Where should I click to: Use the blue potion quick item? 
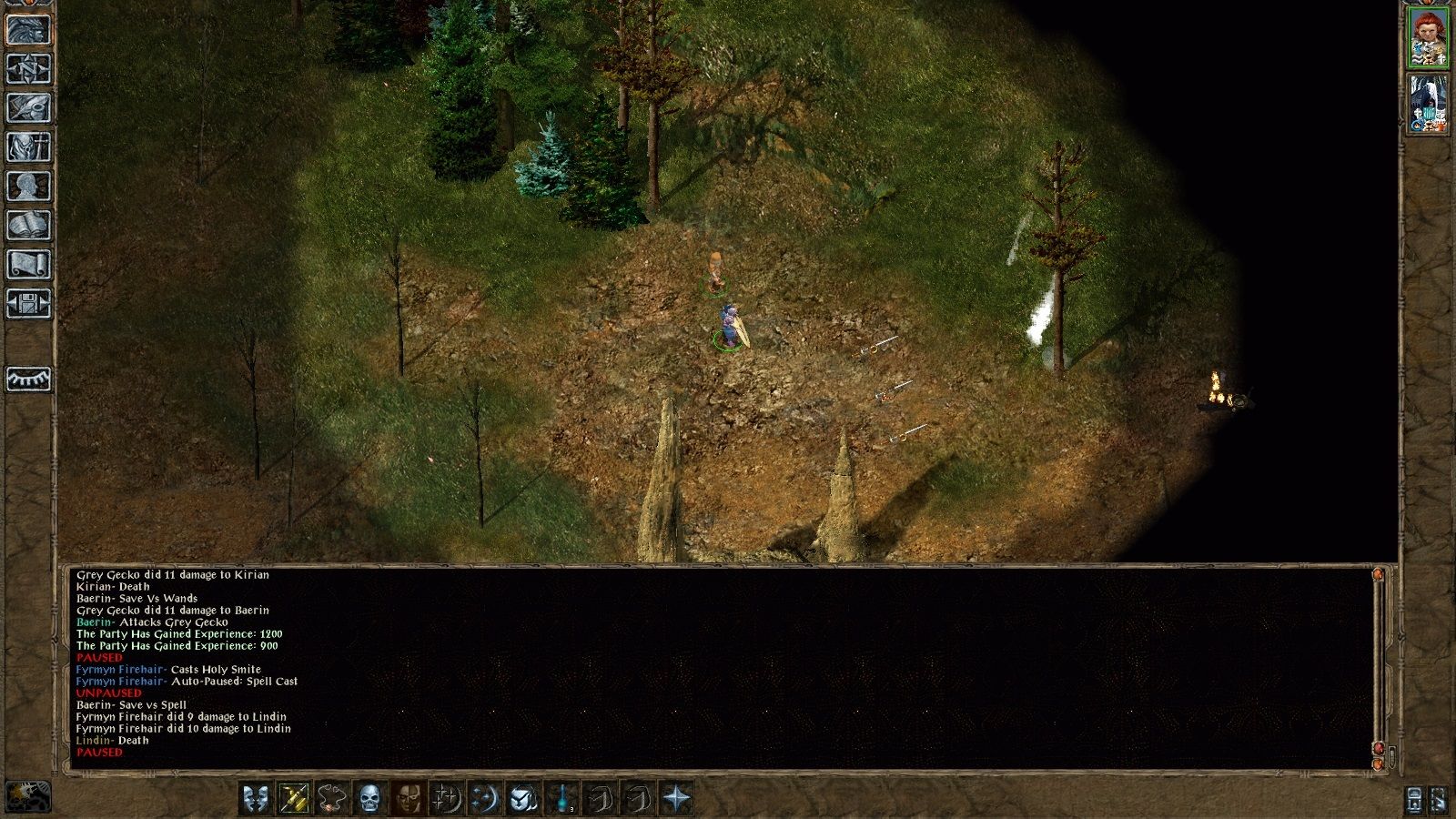pos(562,798)
